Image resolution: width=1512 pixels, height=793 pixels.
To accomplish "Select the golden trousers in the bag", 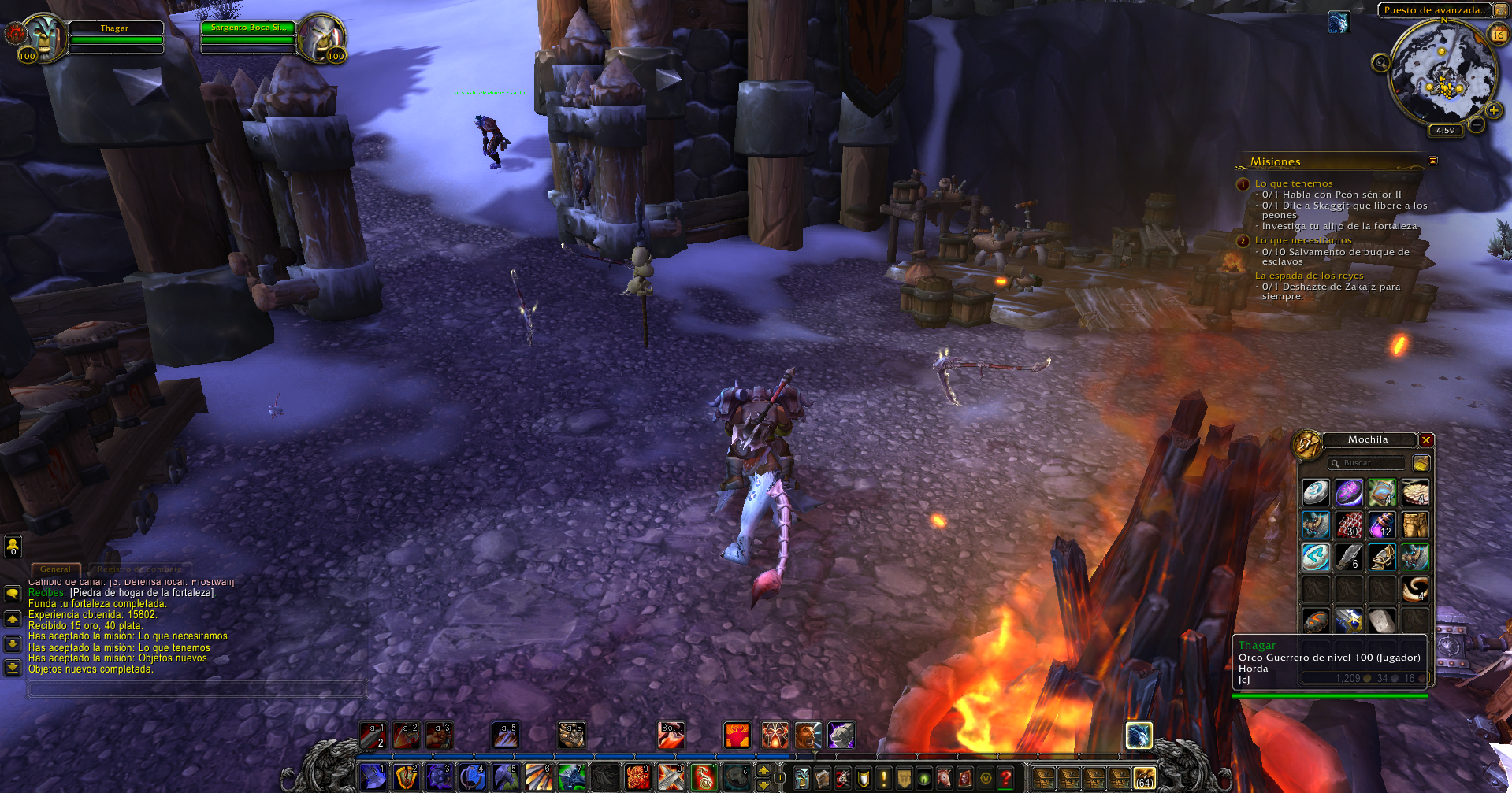I will 1415,524.
